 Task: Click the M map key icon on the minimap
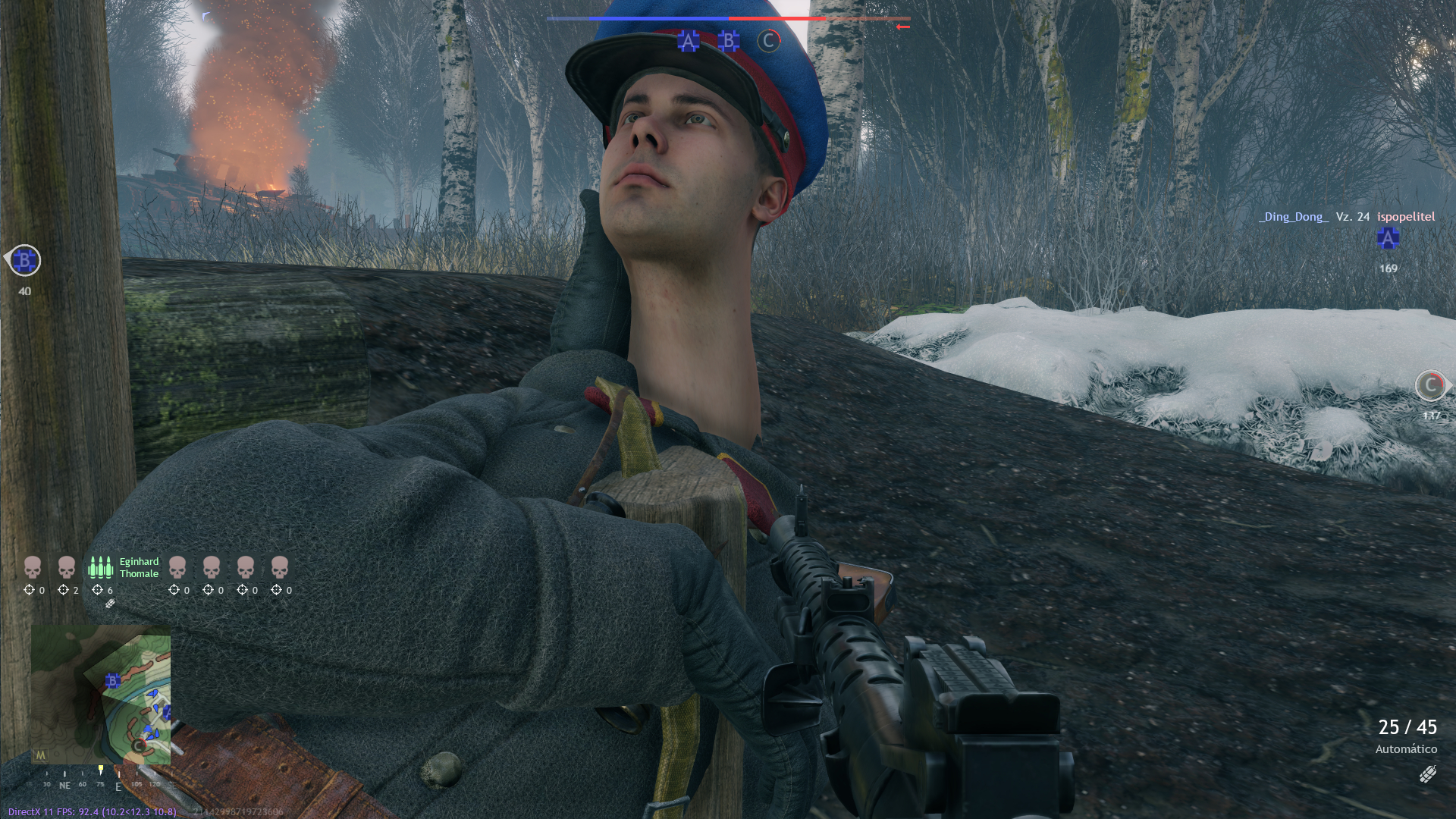40,755
